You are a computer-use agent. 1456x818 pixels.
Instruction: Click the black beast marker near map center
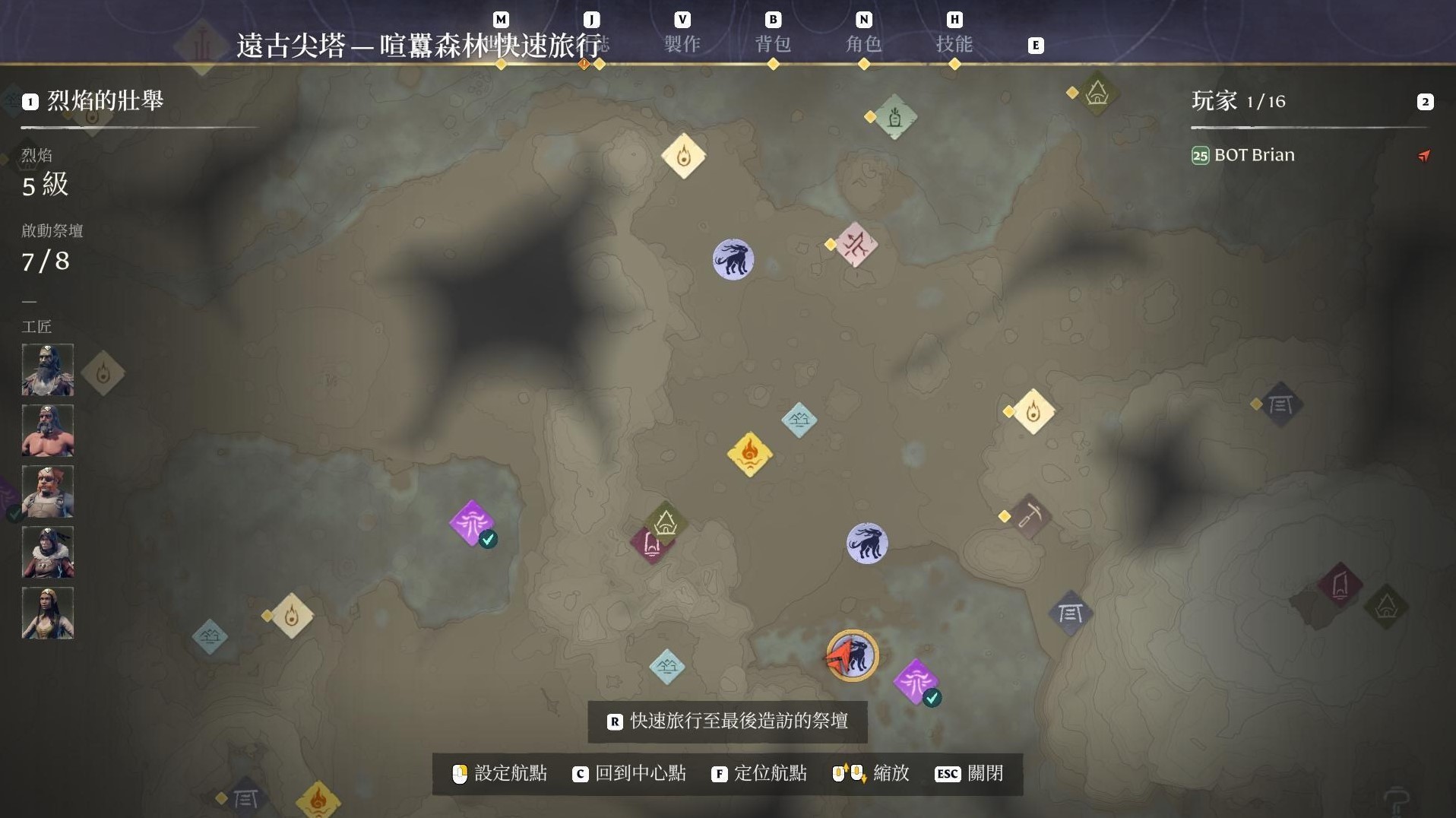[x=867, y=543]
